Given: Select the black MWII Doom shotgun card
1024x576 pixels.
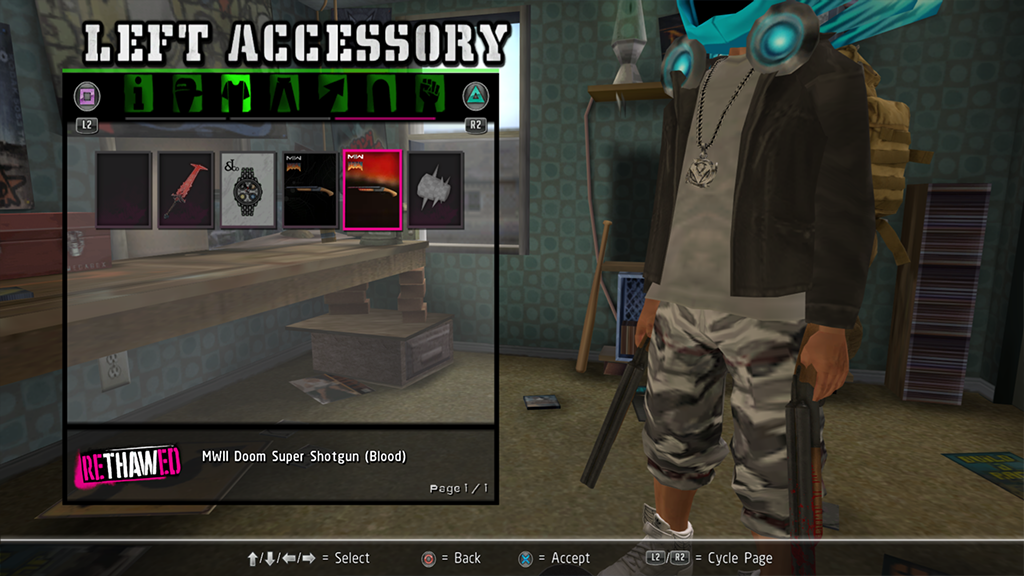Looking at the screenshot, I should point(310,190).
